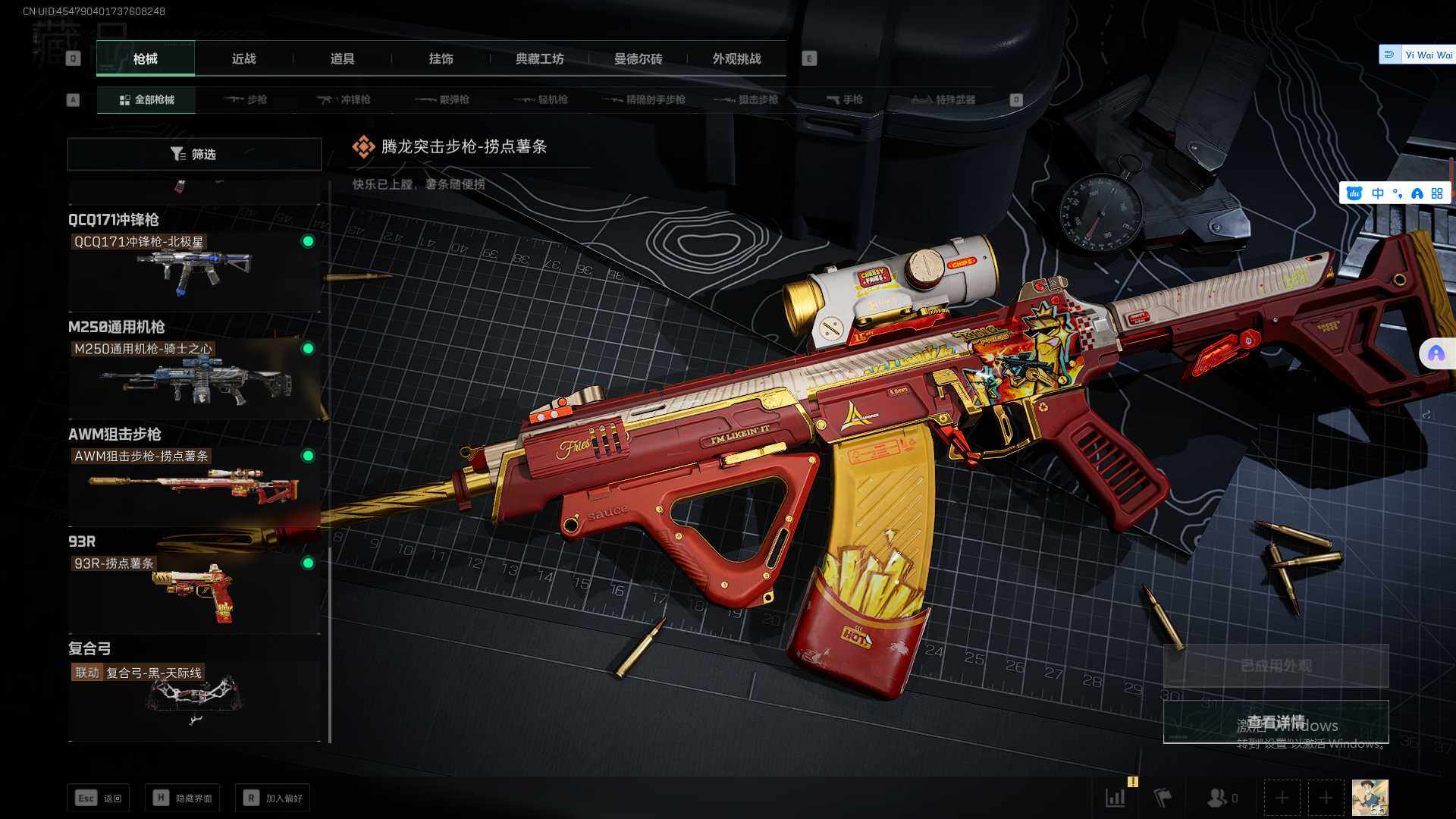This screenshot has height=819, width=1456.
Task: Open the player avatar profile
Action: point(1370,798)
